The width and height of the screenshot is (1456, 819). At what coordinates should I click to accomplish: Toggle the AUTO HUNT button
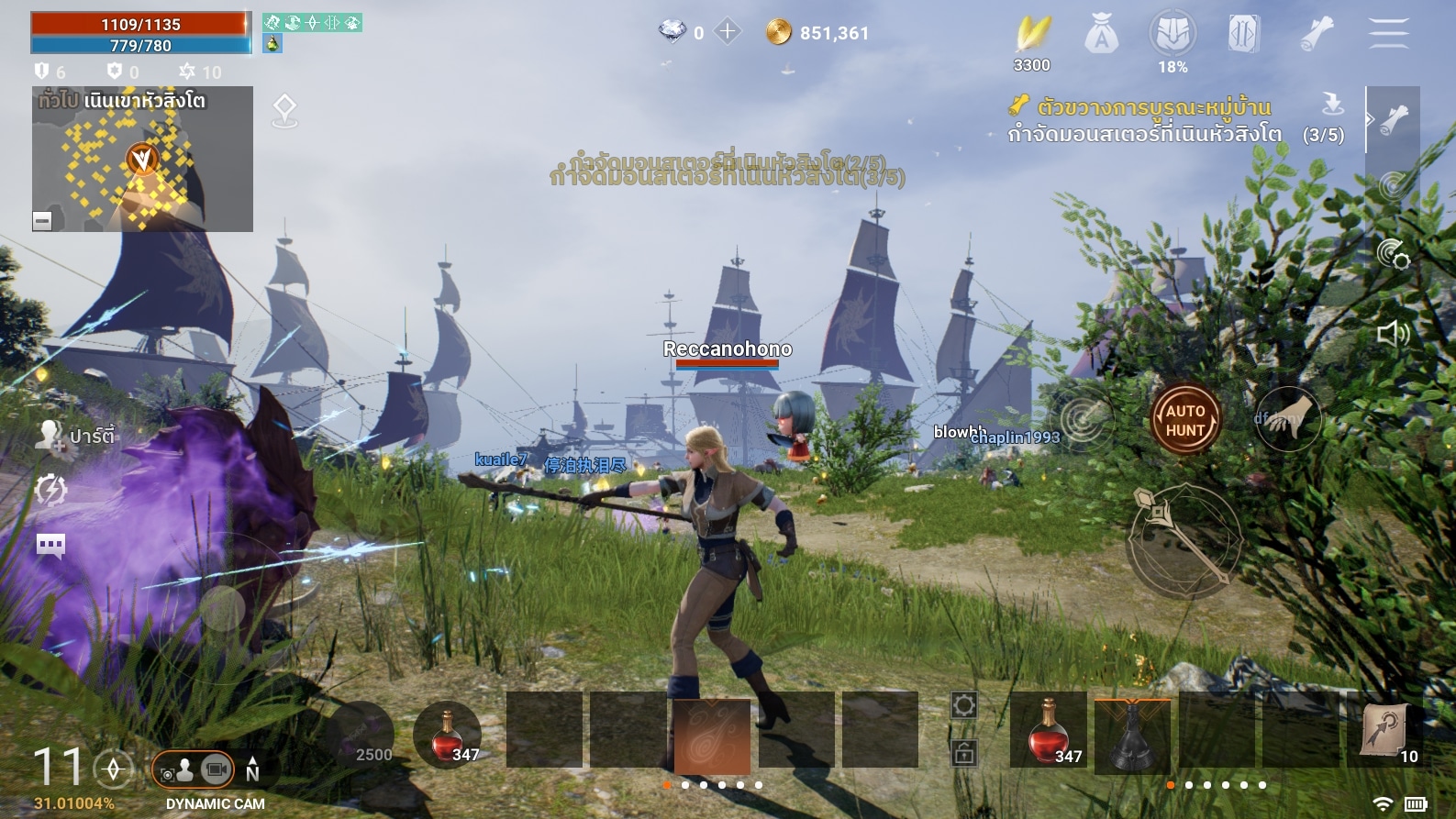tap(1185, 420)
